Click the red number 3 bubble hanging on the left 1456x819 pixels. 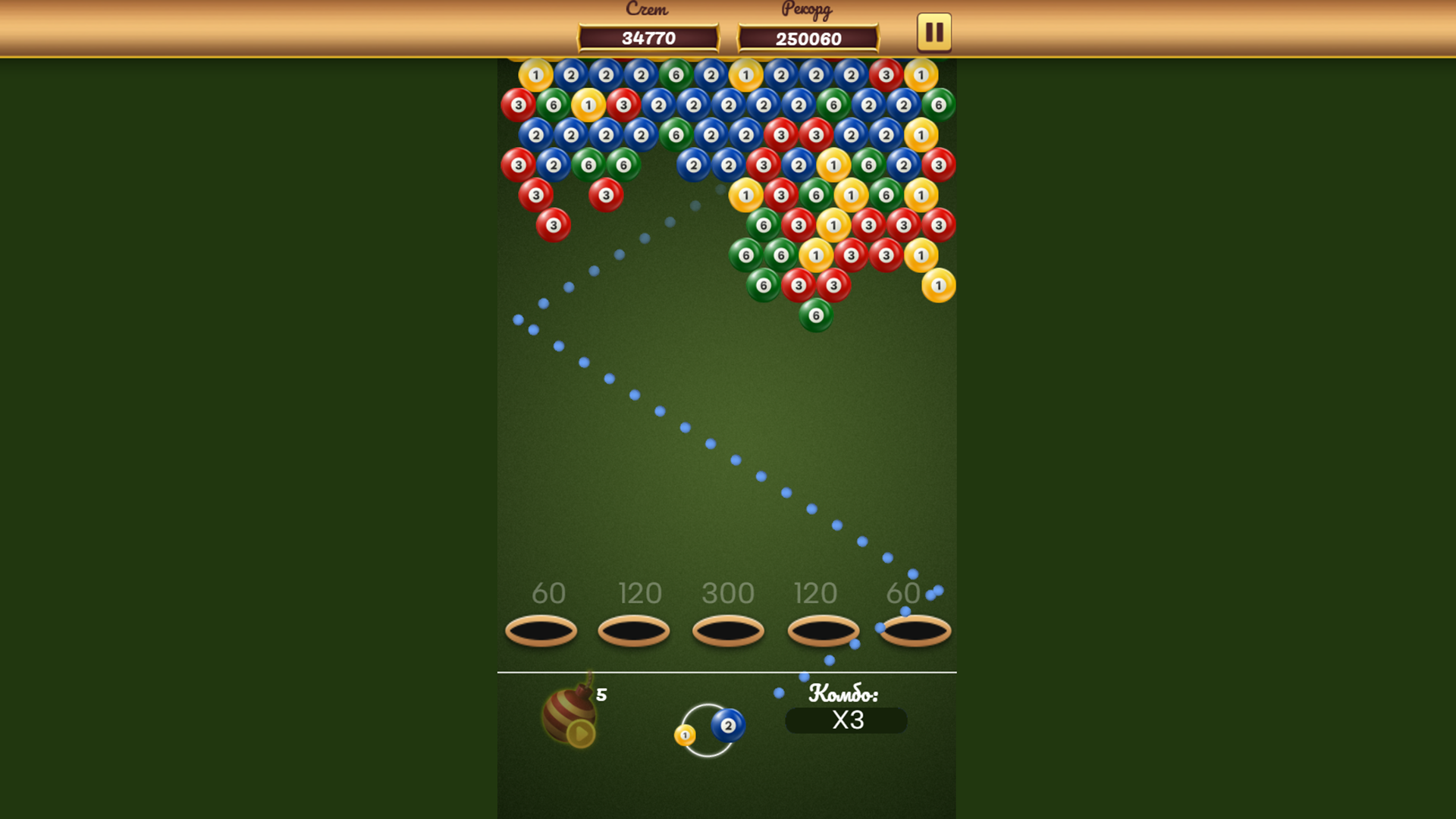point(553,224)
